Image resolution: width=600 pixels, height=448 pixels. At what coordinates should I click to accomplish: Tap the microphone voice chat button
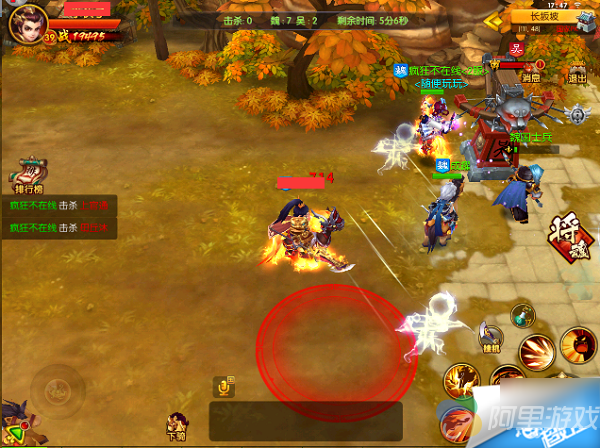click(x=224, y=386)
